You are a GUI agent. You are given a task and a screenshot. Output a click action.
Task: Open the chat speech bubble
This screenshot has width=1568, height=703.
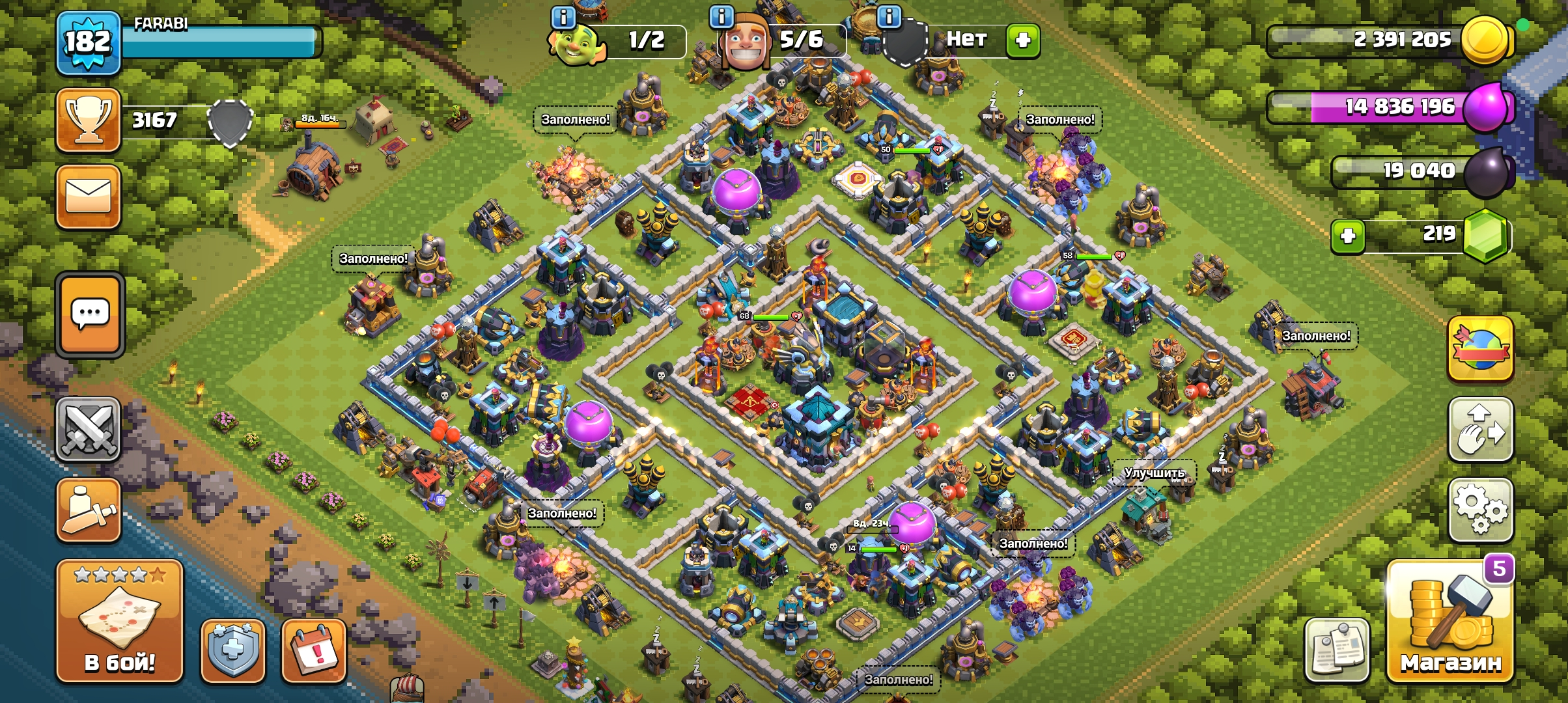[x=90, y=315]
